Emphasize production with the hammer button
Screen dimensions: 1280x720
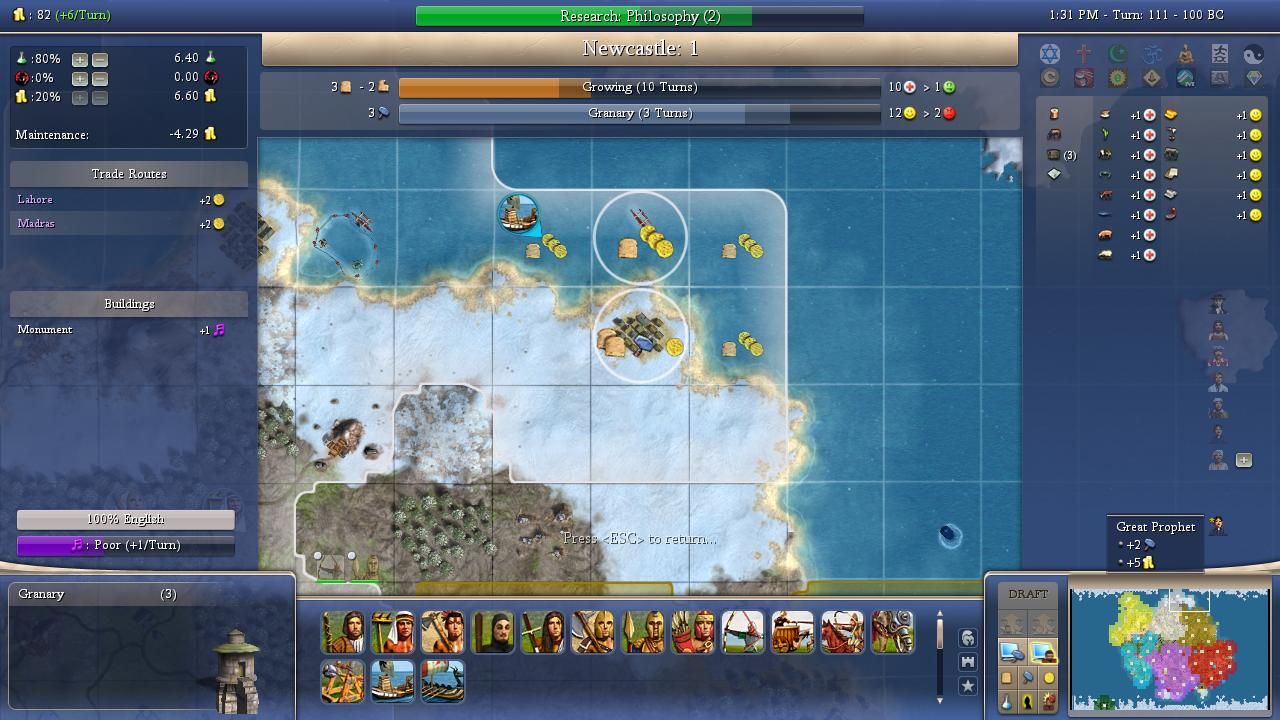1028,679
